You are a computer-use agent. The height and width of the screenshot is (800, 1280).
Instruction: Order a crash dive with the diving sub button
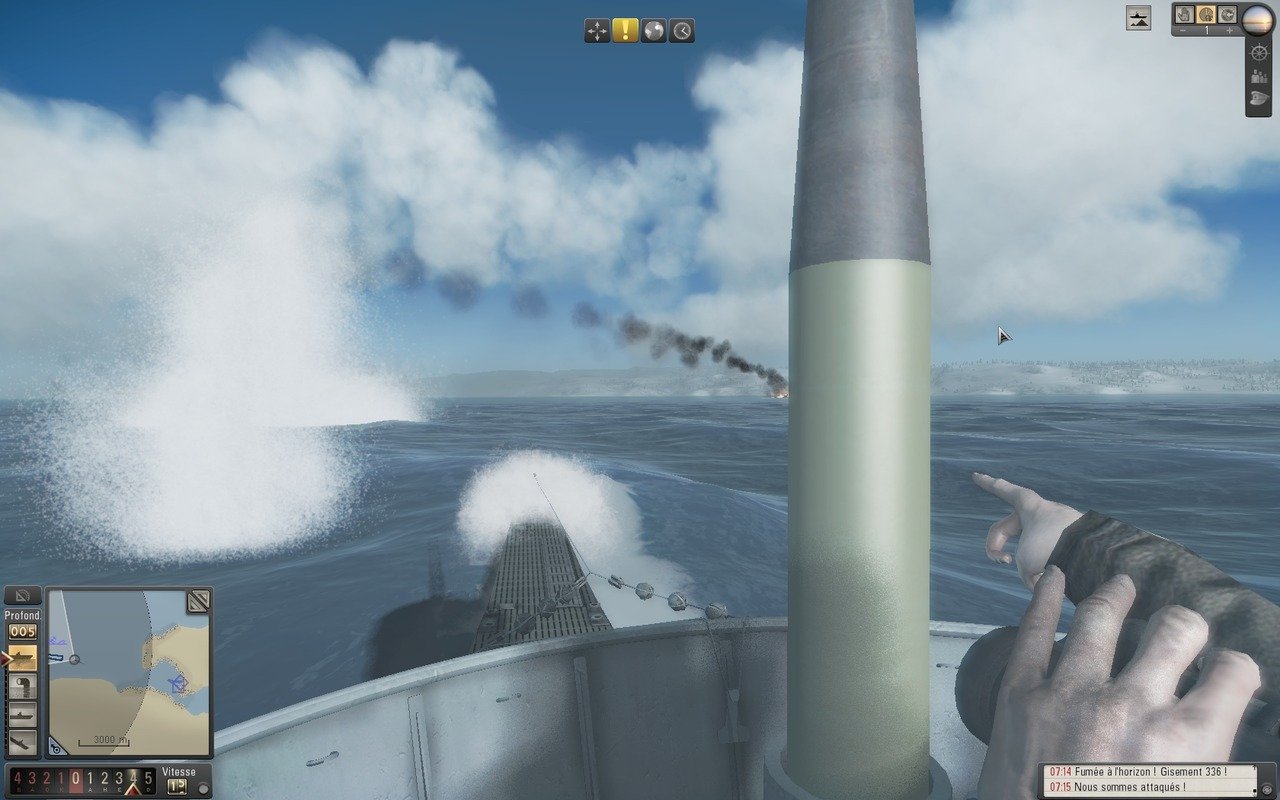[x=22, y=742]
